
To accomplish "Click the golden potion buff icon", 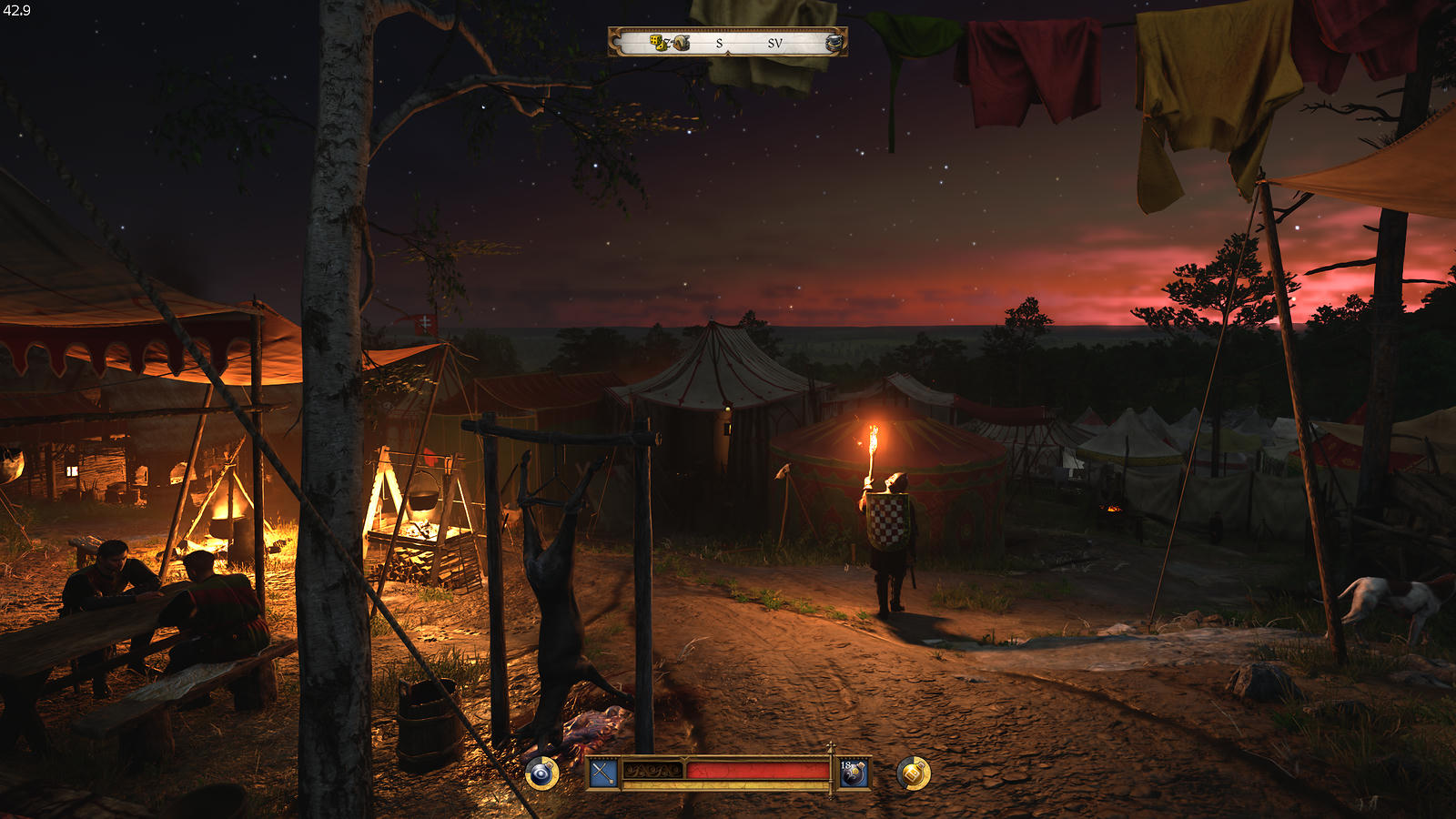I will click(x=914, y=773).
